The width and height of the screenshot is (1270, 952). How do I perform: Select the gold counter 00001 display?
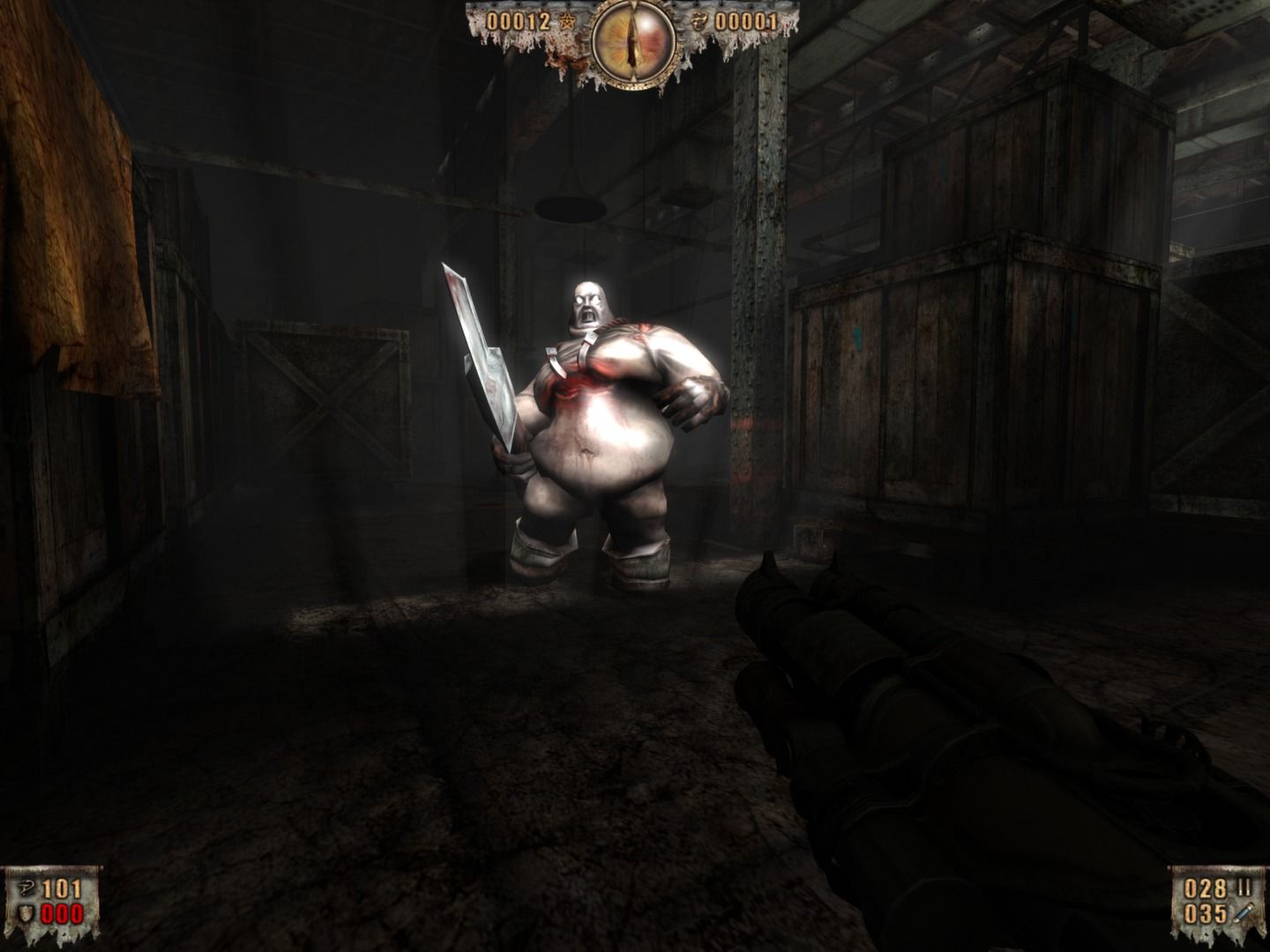coord(745,19)
